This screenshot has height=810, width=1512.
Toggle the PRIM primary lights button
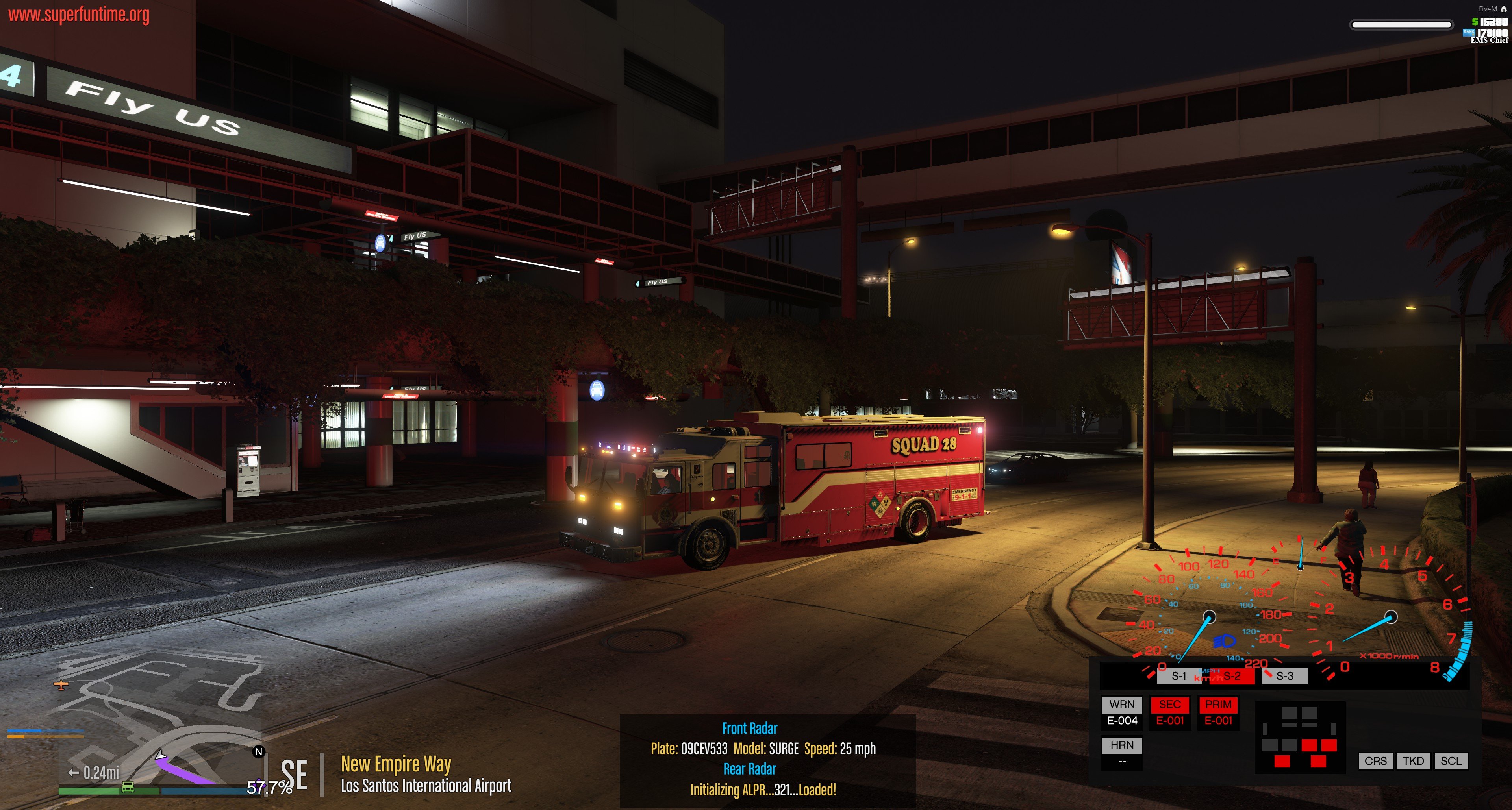click(1218, 705)
